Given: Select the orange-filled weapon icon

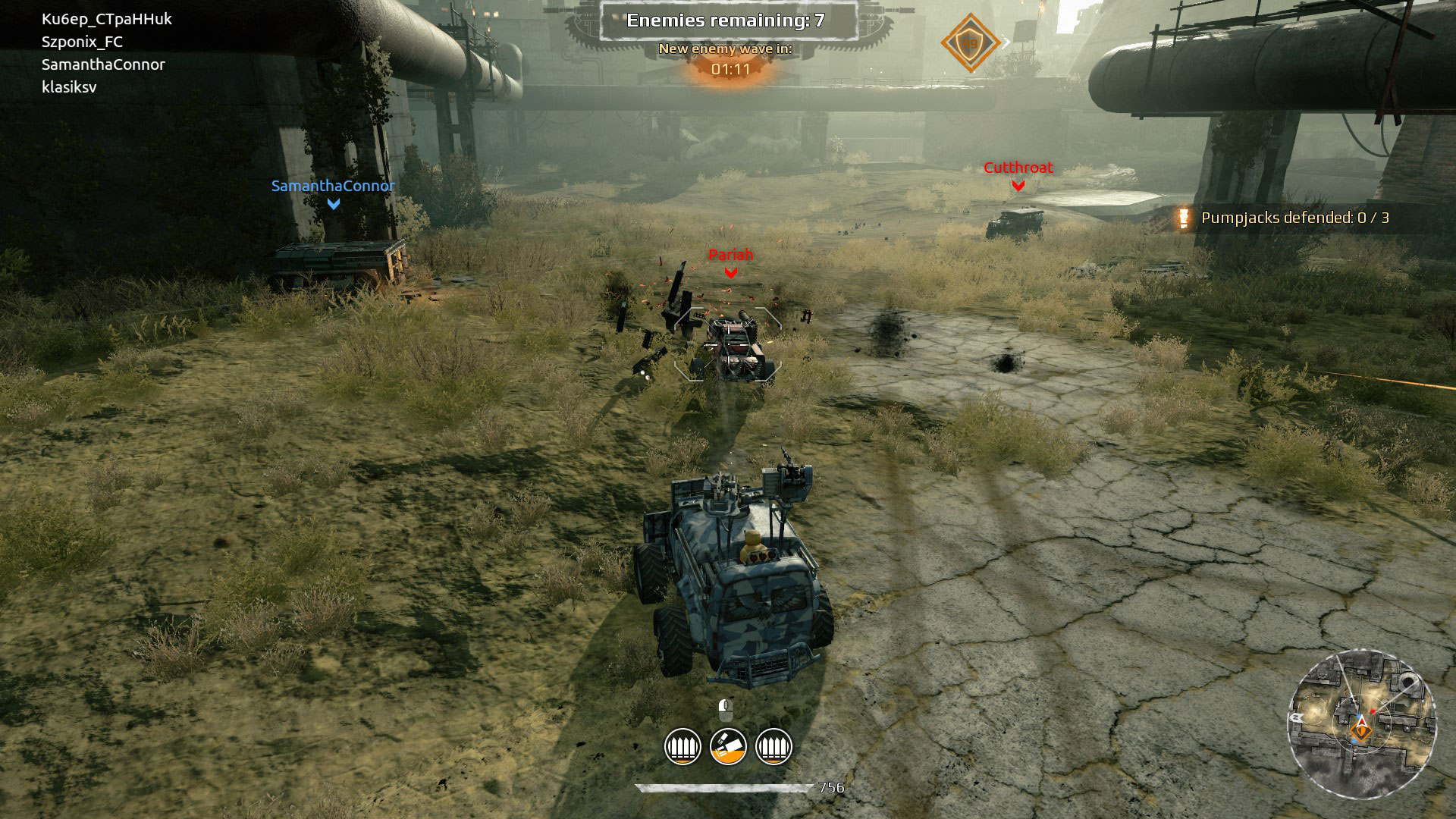Looking at the screenshot, I should (x=728, y=746).
